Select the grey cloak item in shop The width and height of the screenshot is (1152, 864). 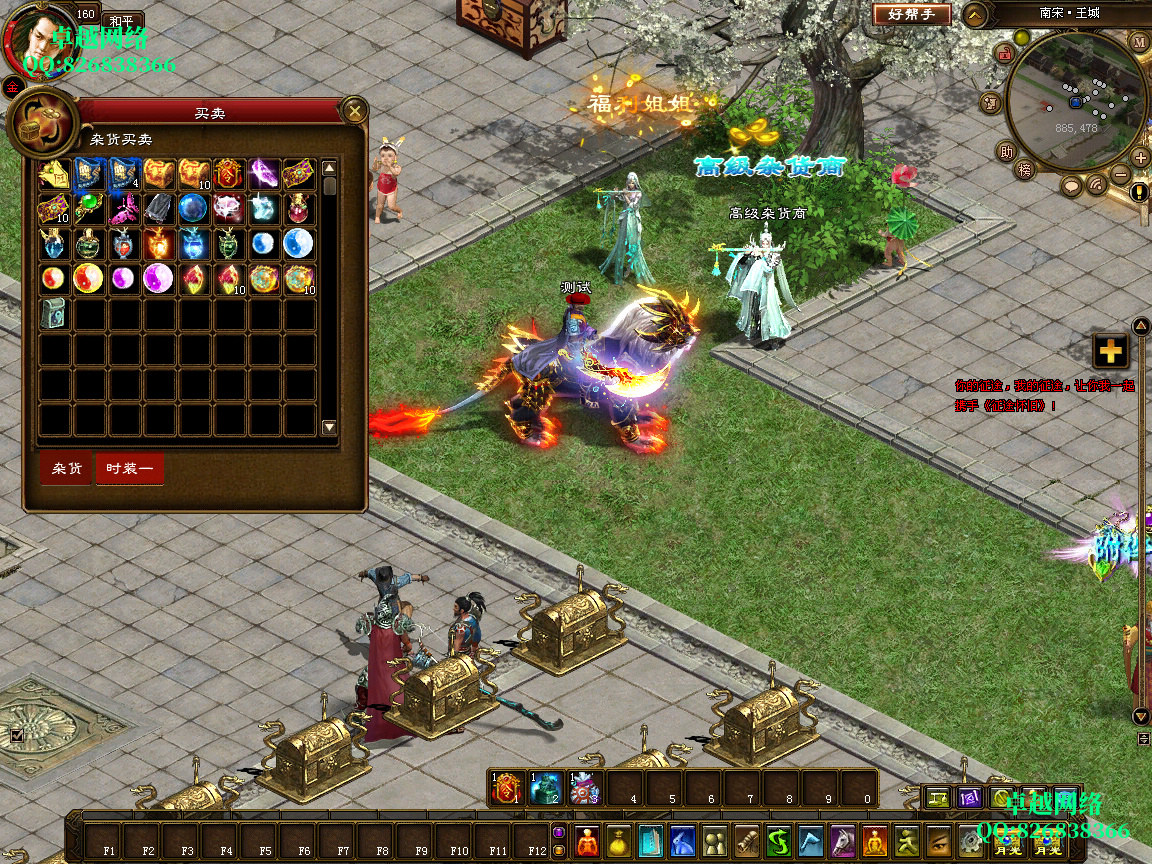[x=158, y=209]
